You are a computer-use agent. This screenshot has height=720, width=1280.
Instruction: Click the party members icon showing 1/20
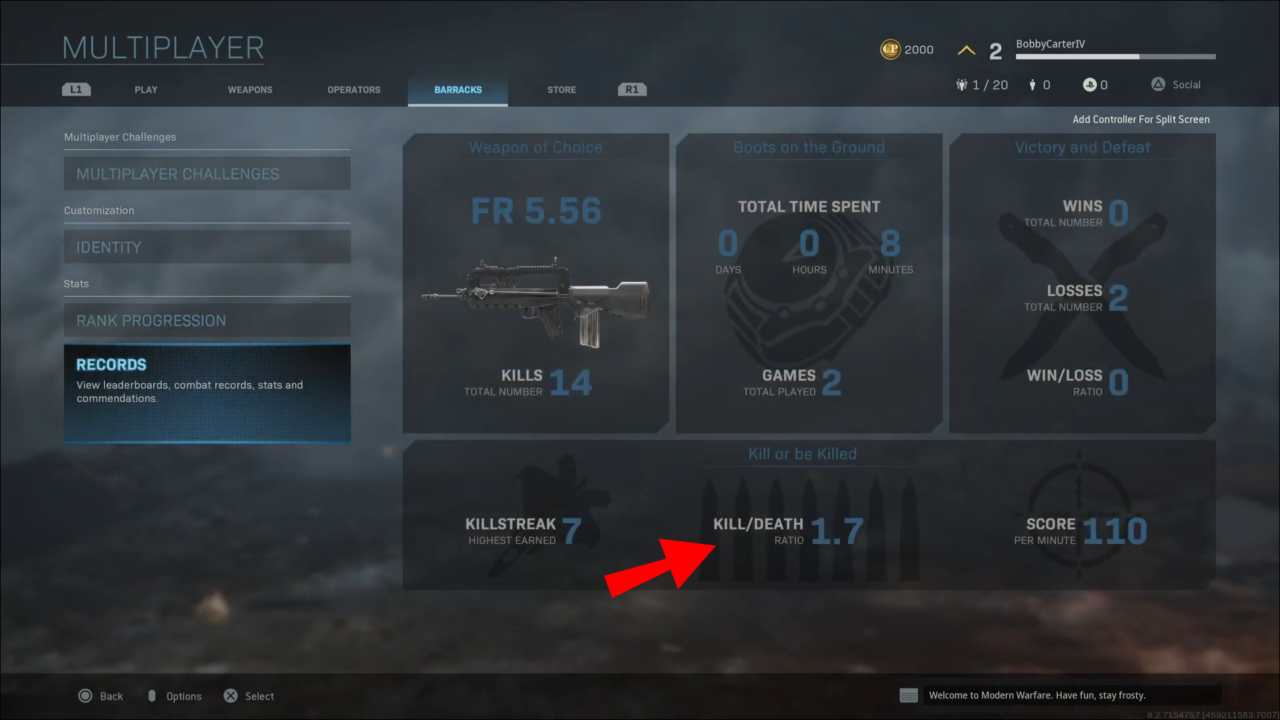point(961,84)
